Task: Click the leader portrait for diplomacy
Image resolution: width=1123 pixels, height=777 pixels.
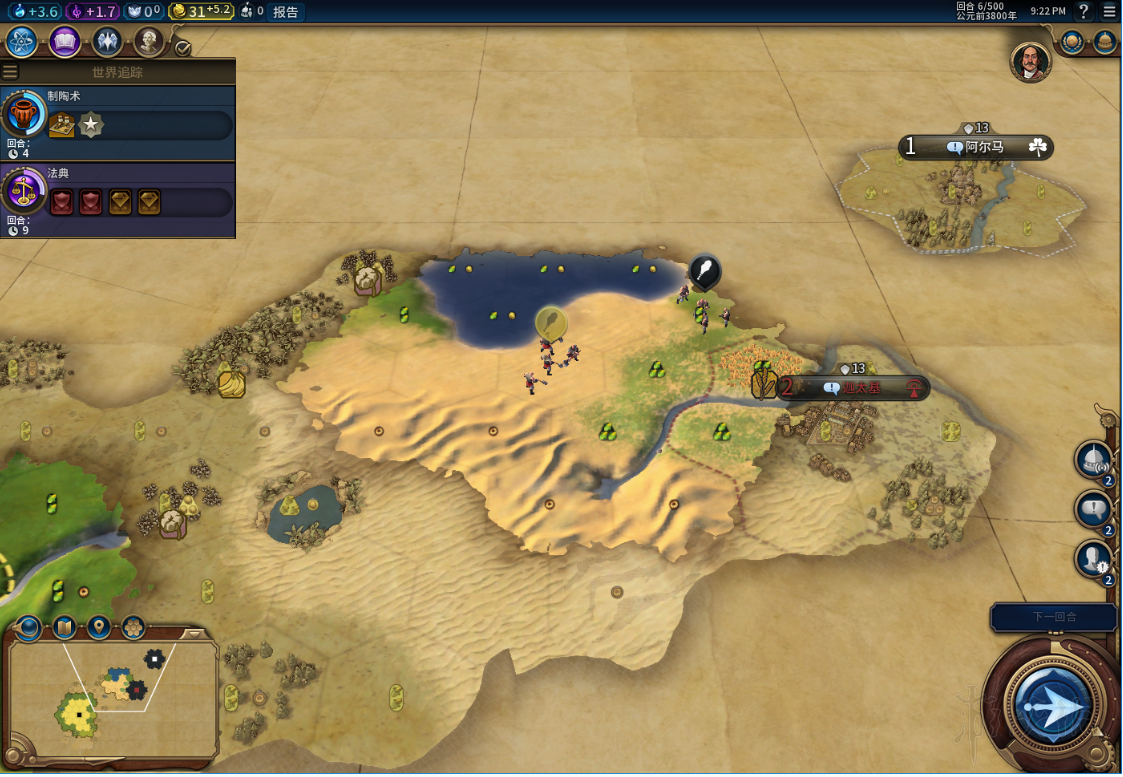Action: click(x=1030, y=62)
